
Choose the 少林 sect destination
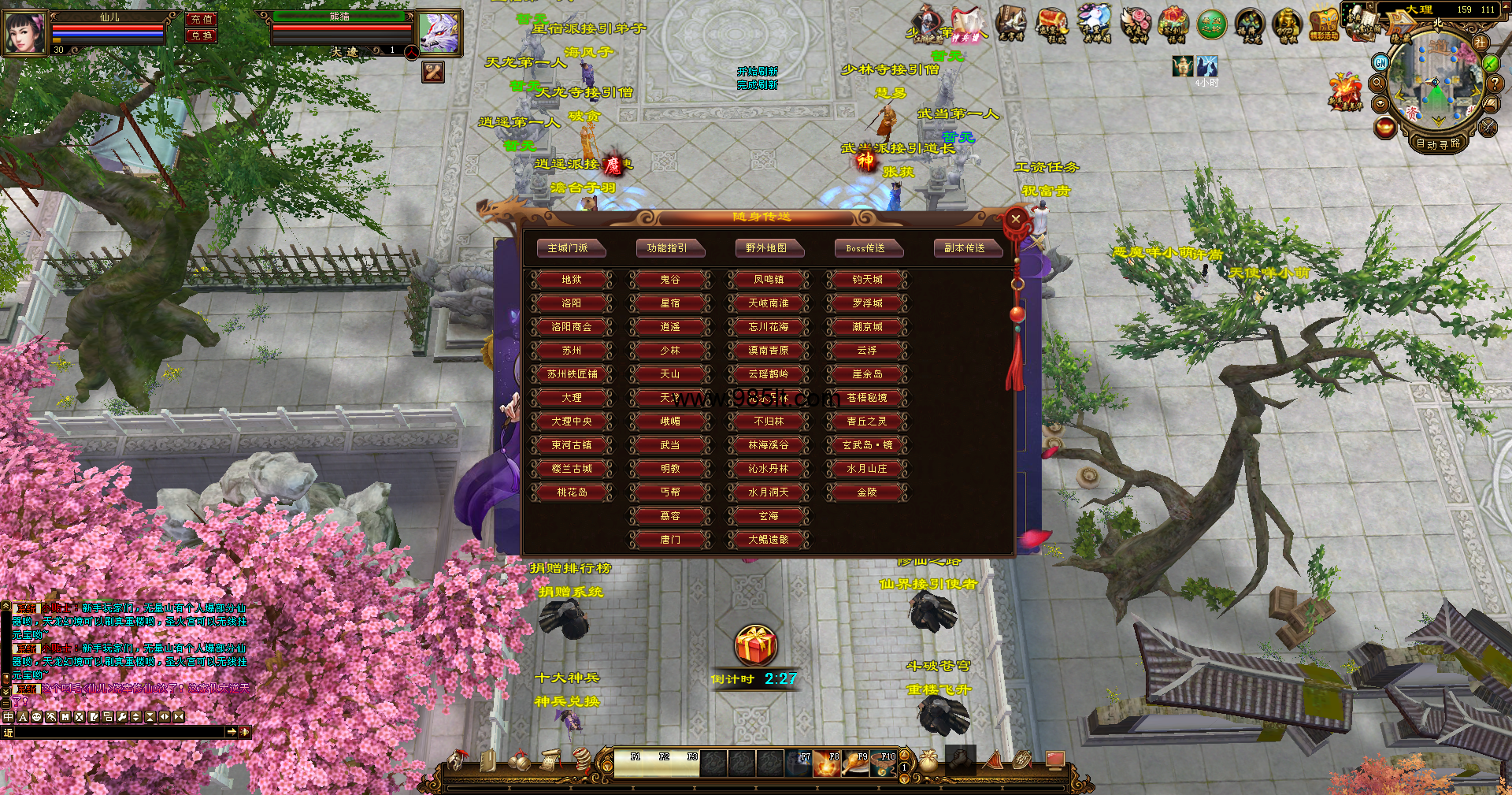(x=670, y=351)
